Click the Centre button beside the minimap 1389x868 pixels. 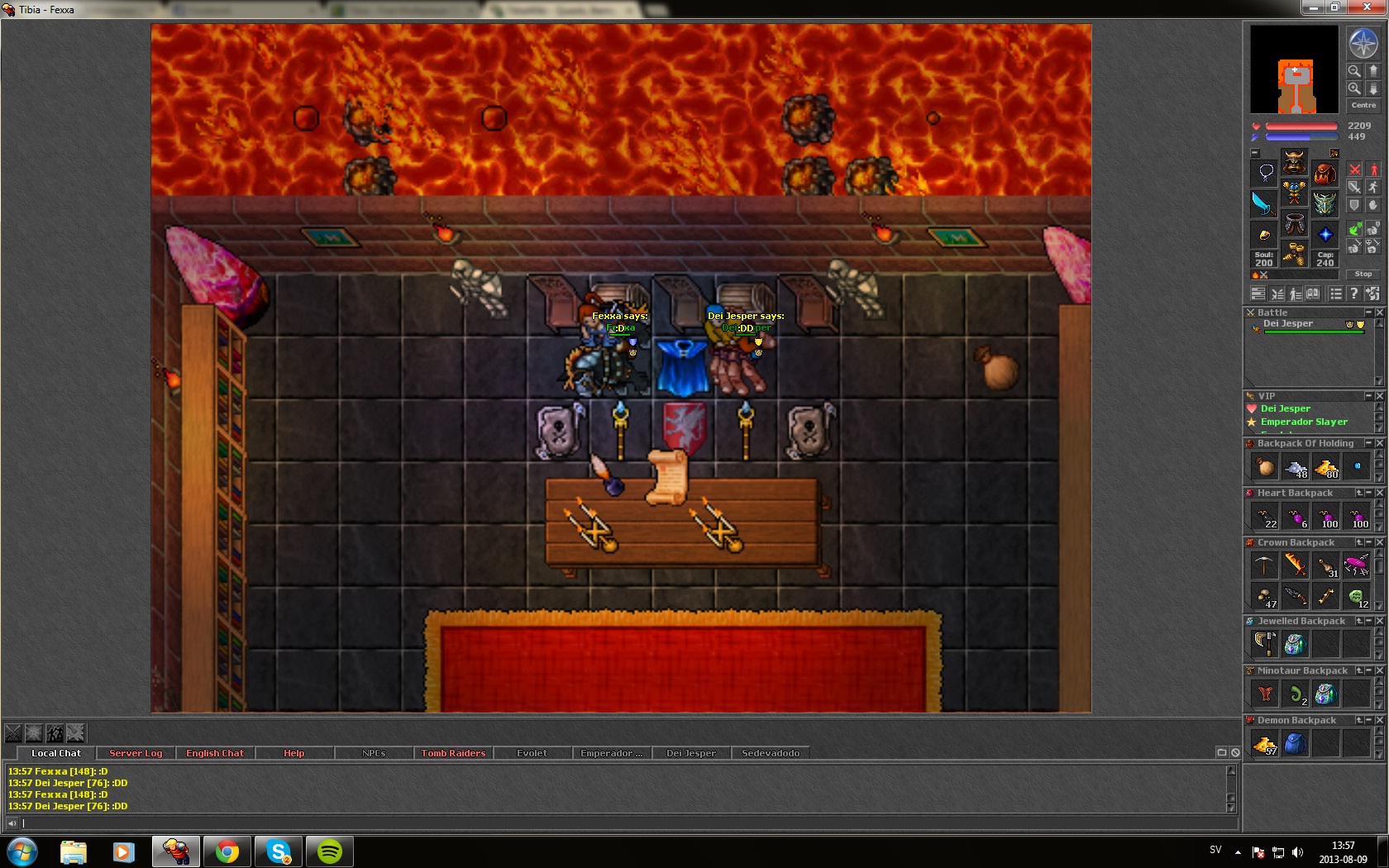click(1363, 105)
